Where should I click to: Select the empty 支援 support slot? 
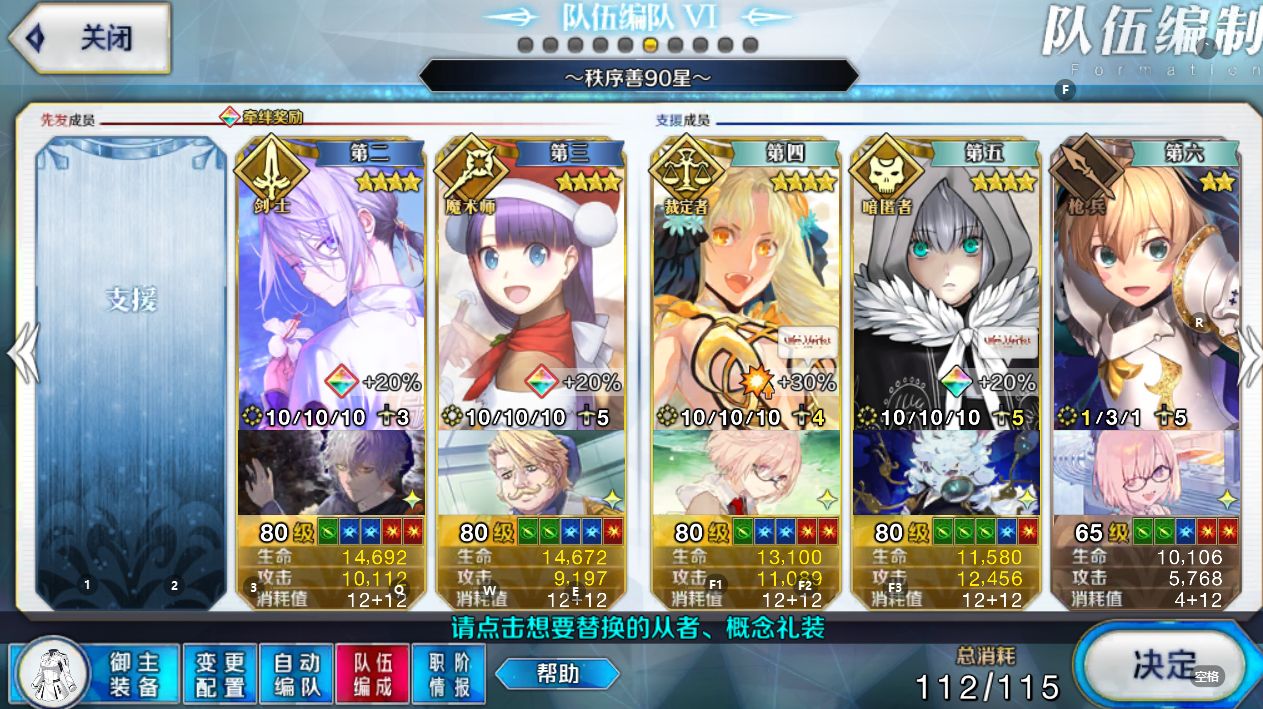pyautogui.click(x=131, y=370)
